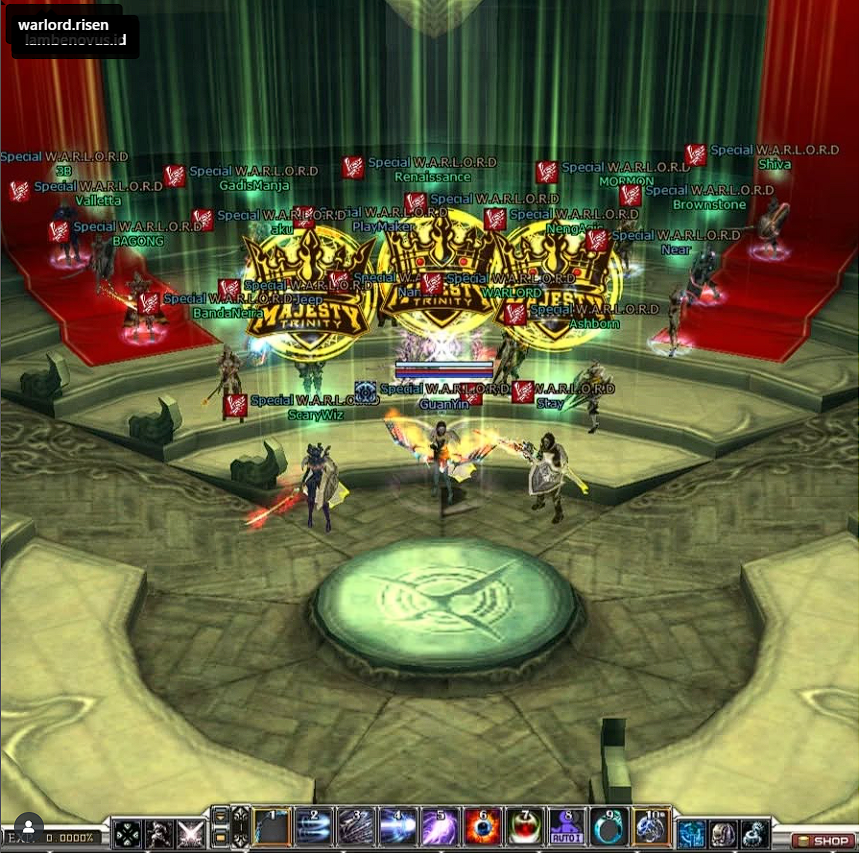
Task: Activate the skill in hotbar slot 2
Action: tap(314, 829)
